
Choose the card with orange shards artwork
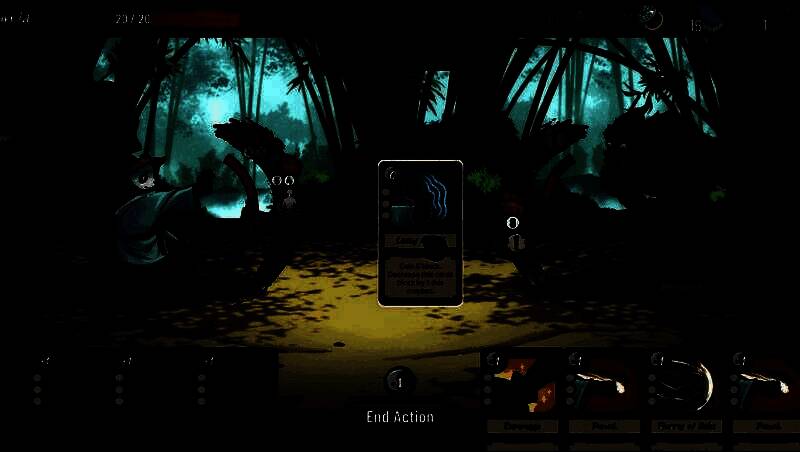(523, 391)
